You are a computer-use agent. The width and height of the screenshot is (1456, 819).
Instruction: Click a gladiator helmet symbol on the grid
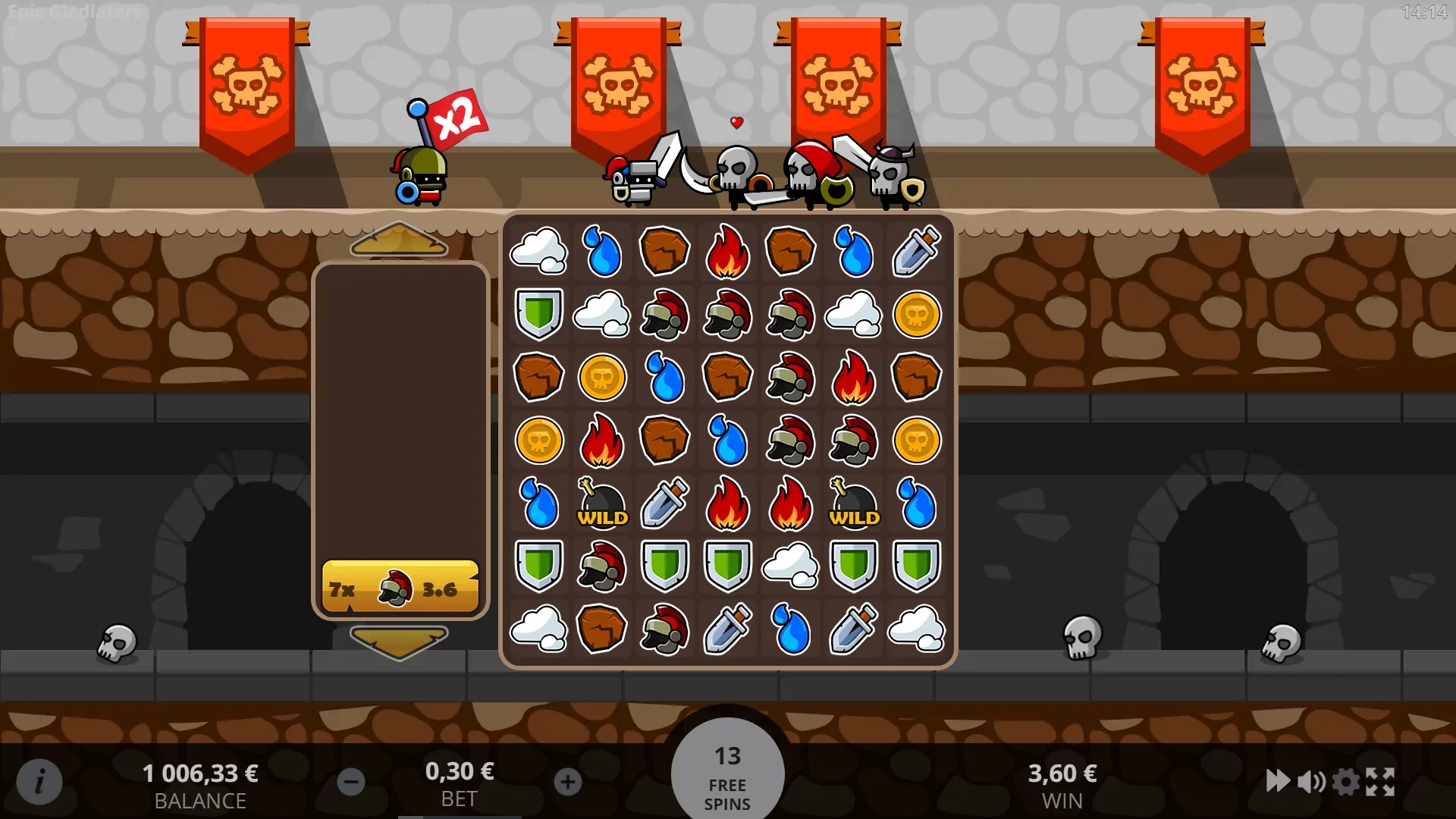tap(664, 315)
